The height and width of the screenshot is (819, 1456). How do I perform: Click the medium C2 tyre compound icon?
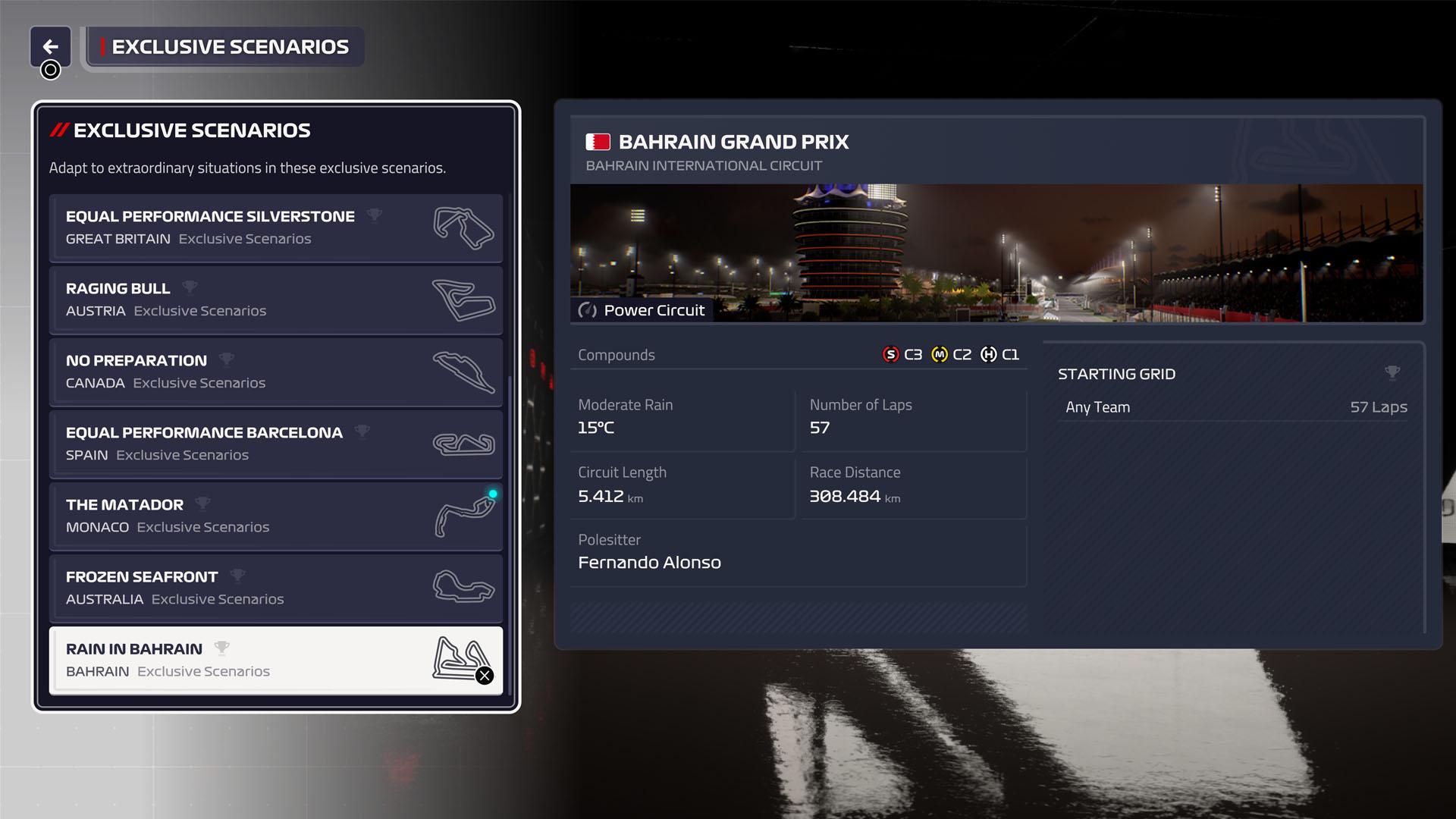[940, 354]
